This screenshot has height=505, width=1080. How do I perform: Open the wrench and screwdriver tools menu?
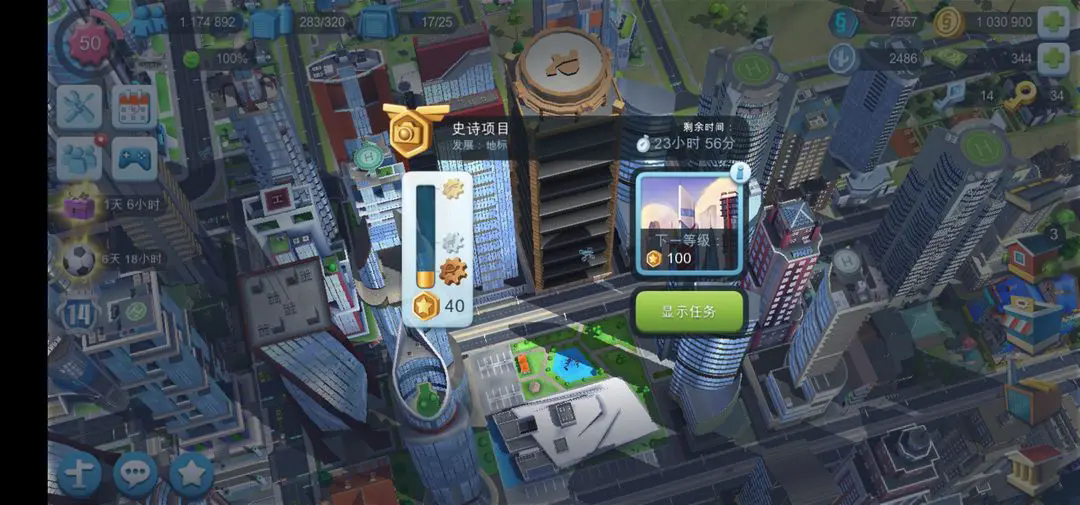pos(78,106)
